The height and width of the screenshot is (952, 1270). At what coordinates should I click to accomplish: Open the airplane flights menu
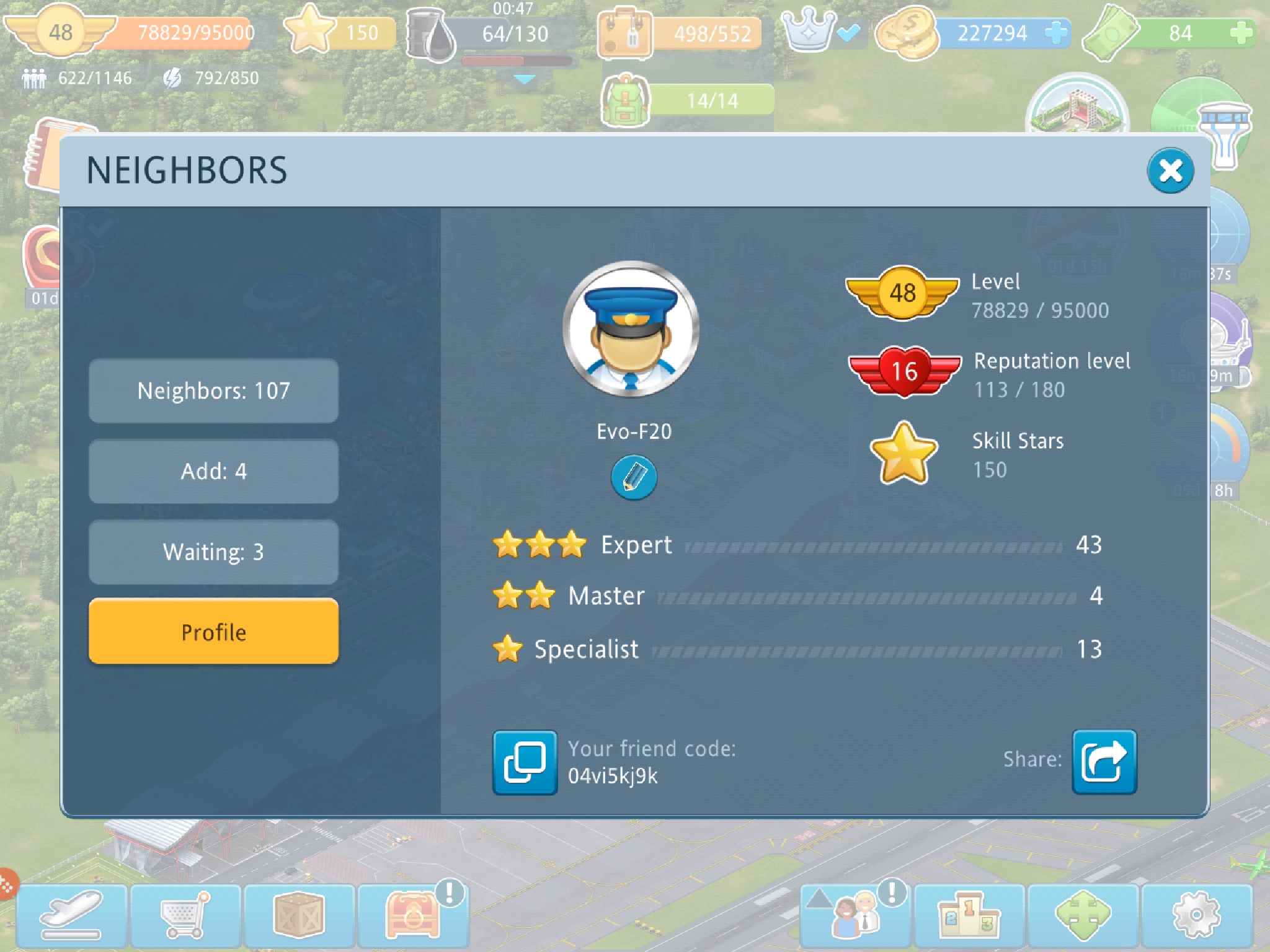coord(71,915)
